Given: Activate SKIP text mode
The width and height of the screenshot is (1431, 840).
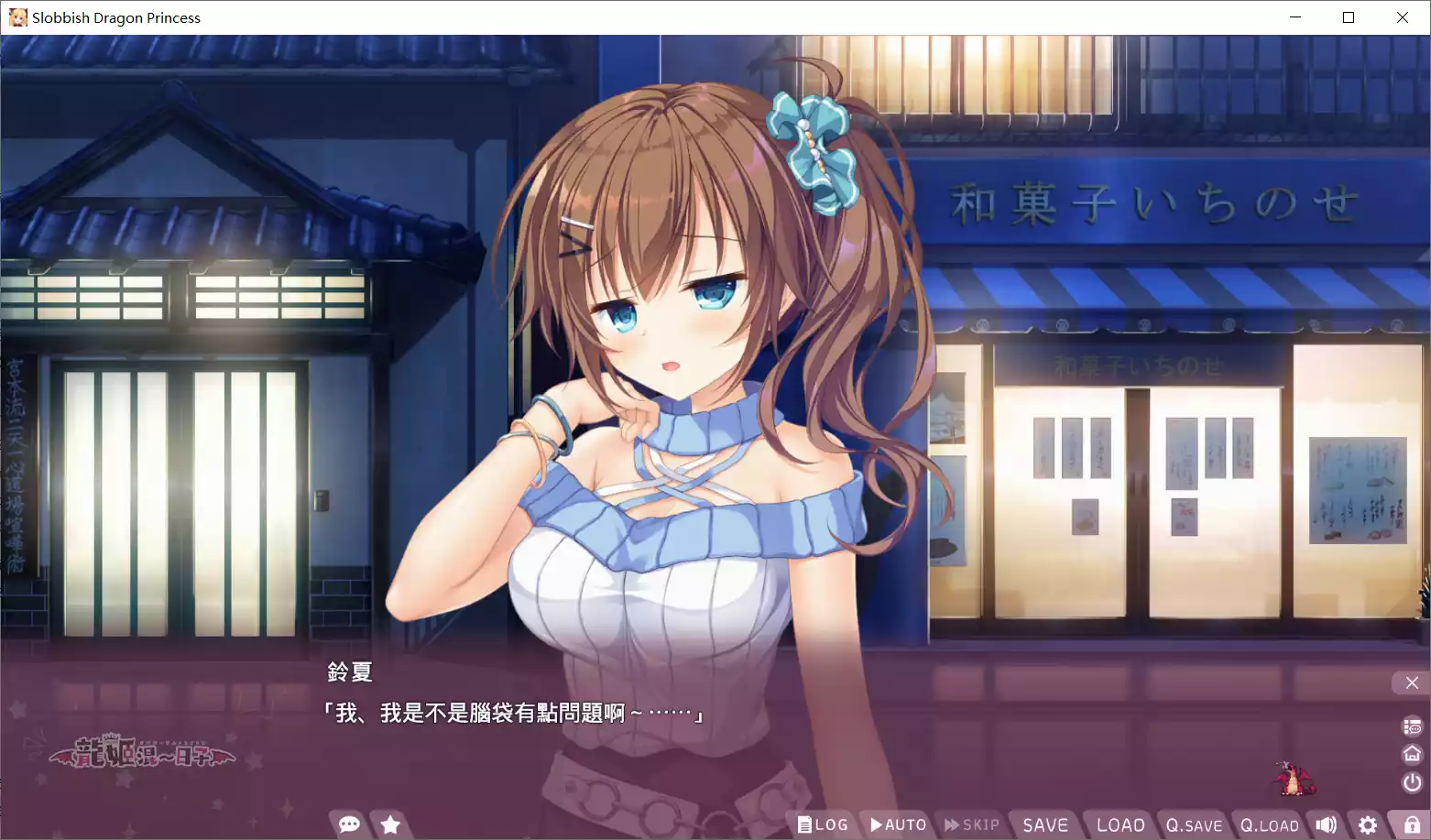Looking at the screenshot, I should [972, 824].
